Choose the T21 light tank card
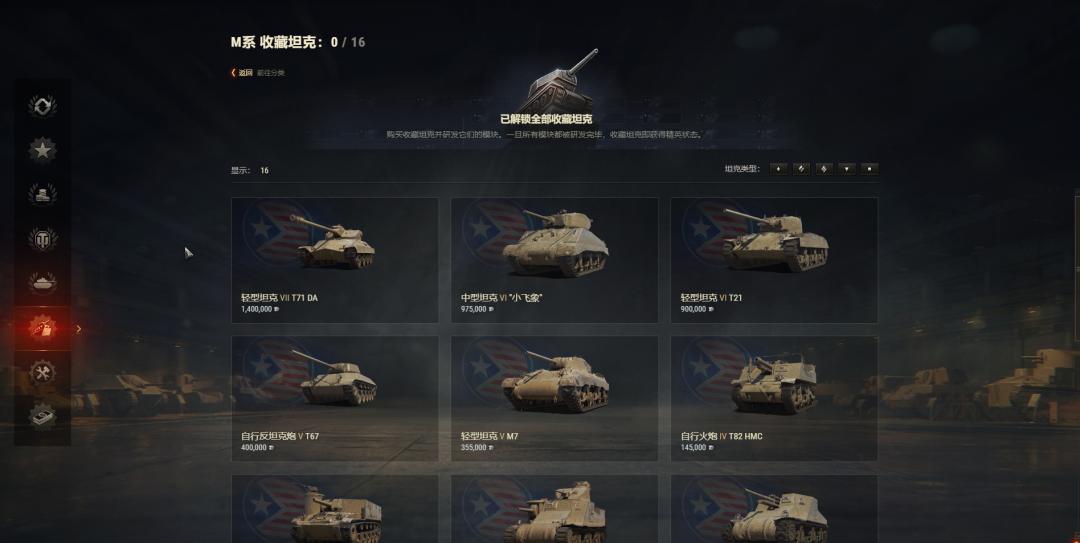 (774, 259)
